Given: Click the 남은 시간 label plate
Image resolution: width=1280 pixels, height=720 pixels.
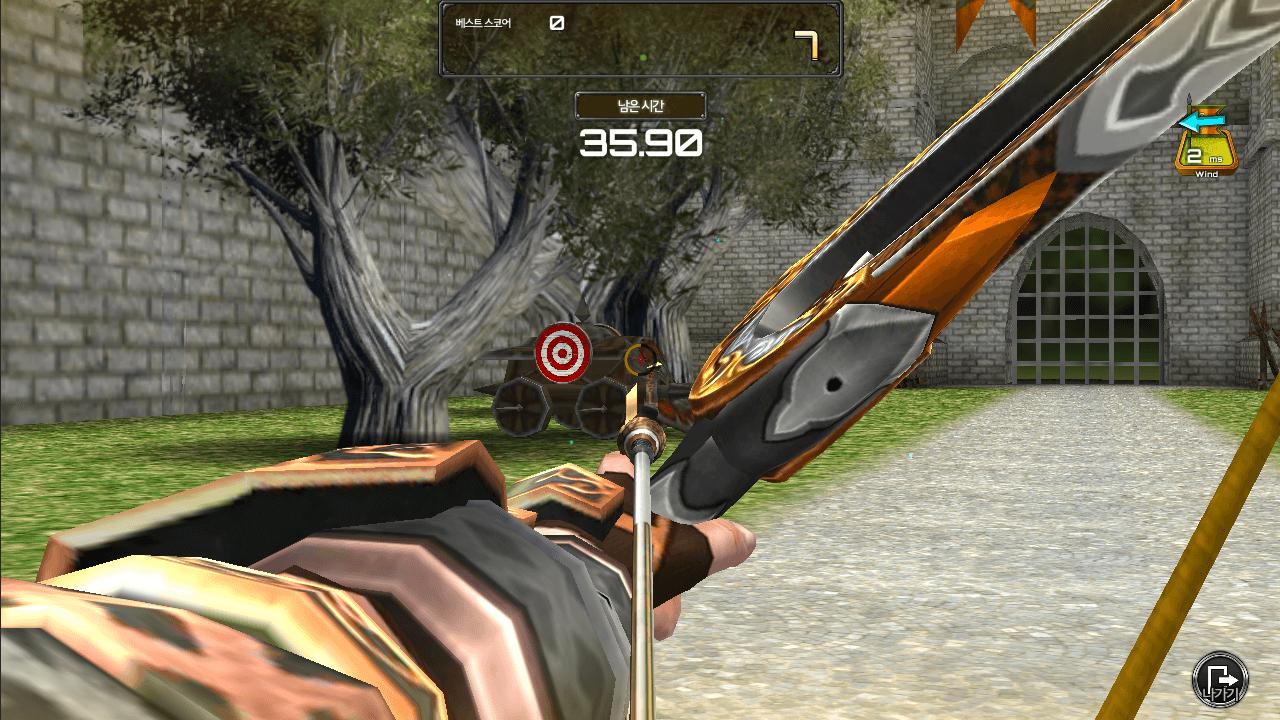Looking at the screenshot, I should (639, 104).
